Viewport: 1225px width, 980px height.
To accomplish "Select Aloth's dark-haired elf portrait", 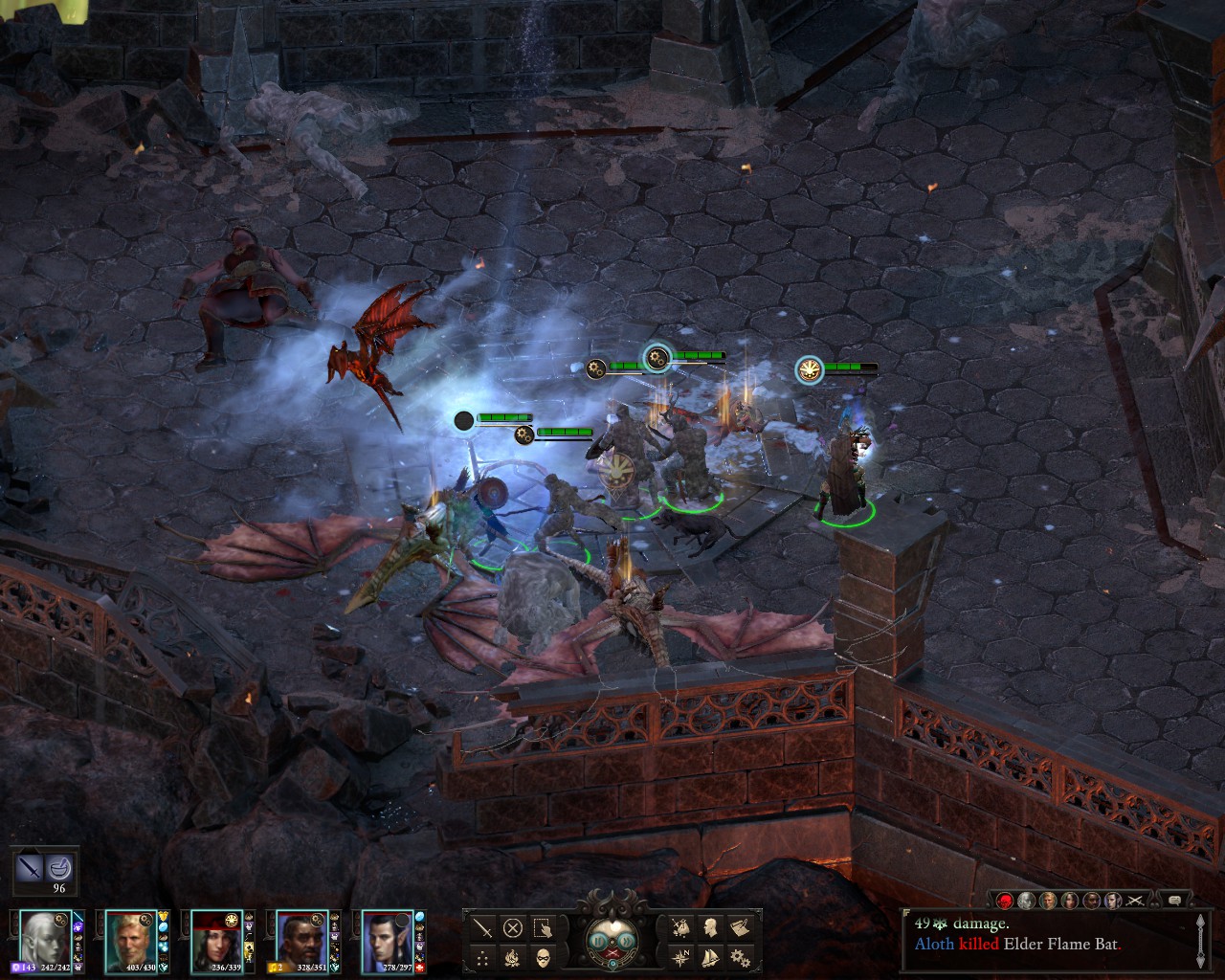I will point(387,937).
